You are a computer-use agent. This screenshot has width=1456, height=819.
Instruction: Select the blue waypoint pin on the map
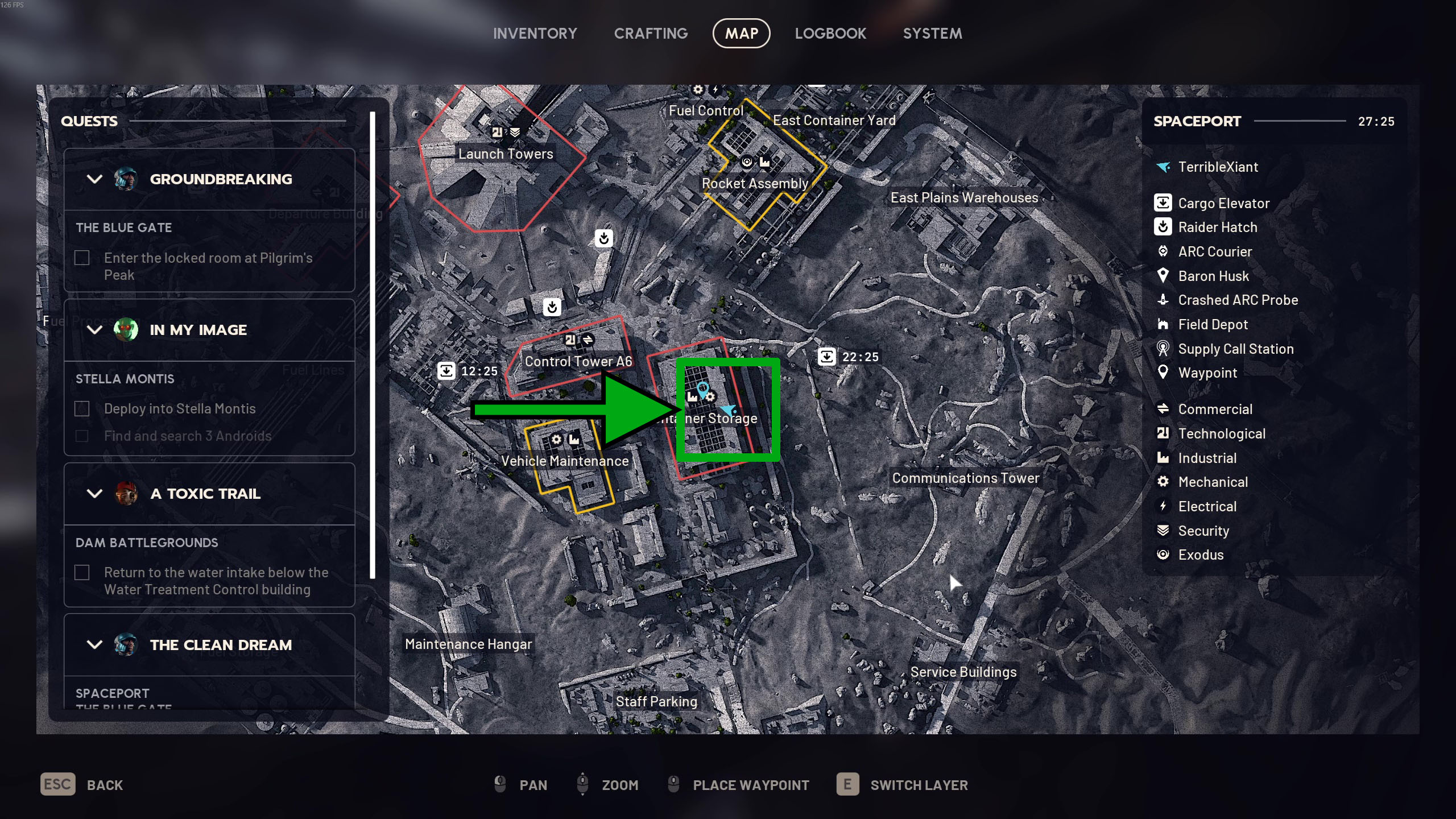pos(702,388)
